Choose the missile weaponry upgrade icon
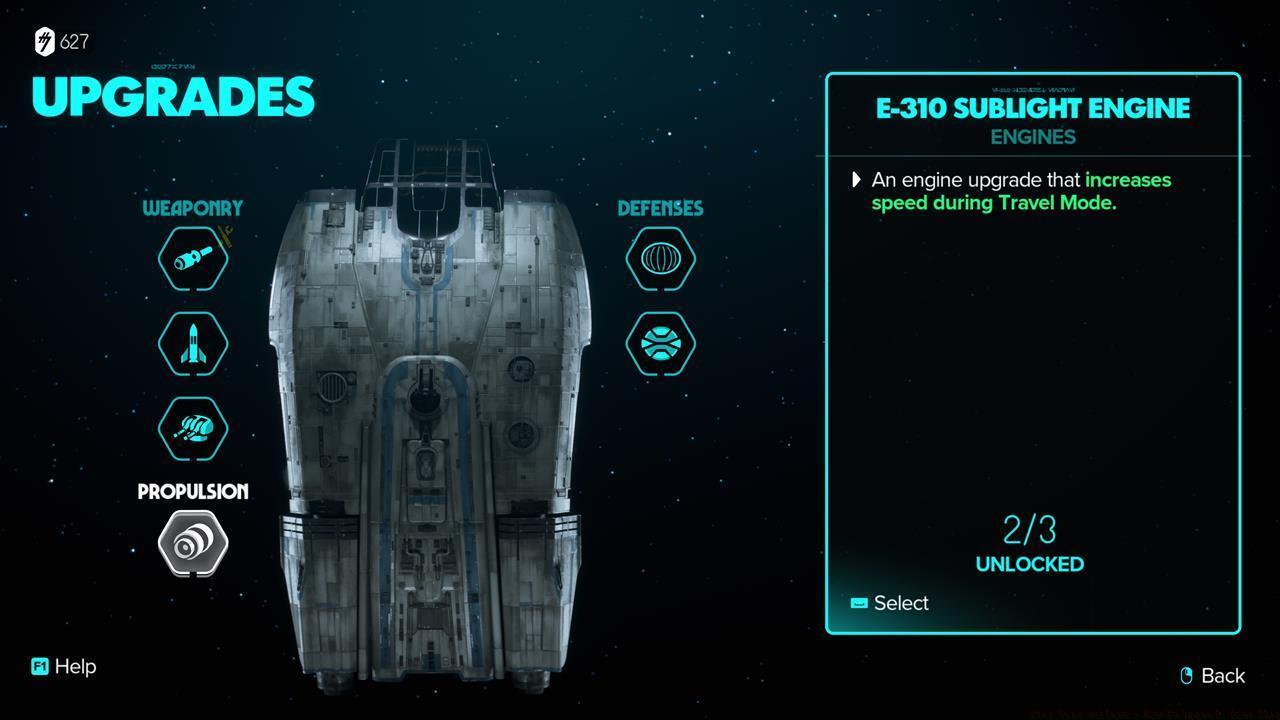Image resolution: width=1280 pixels, height=720 pixels. pos(193,343)
